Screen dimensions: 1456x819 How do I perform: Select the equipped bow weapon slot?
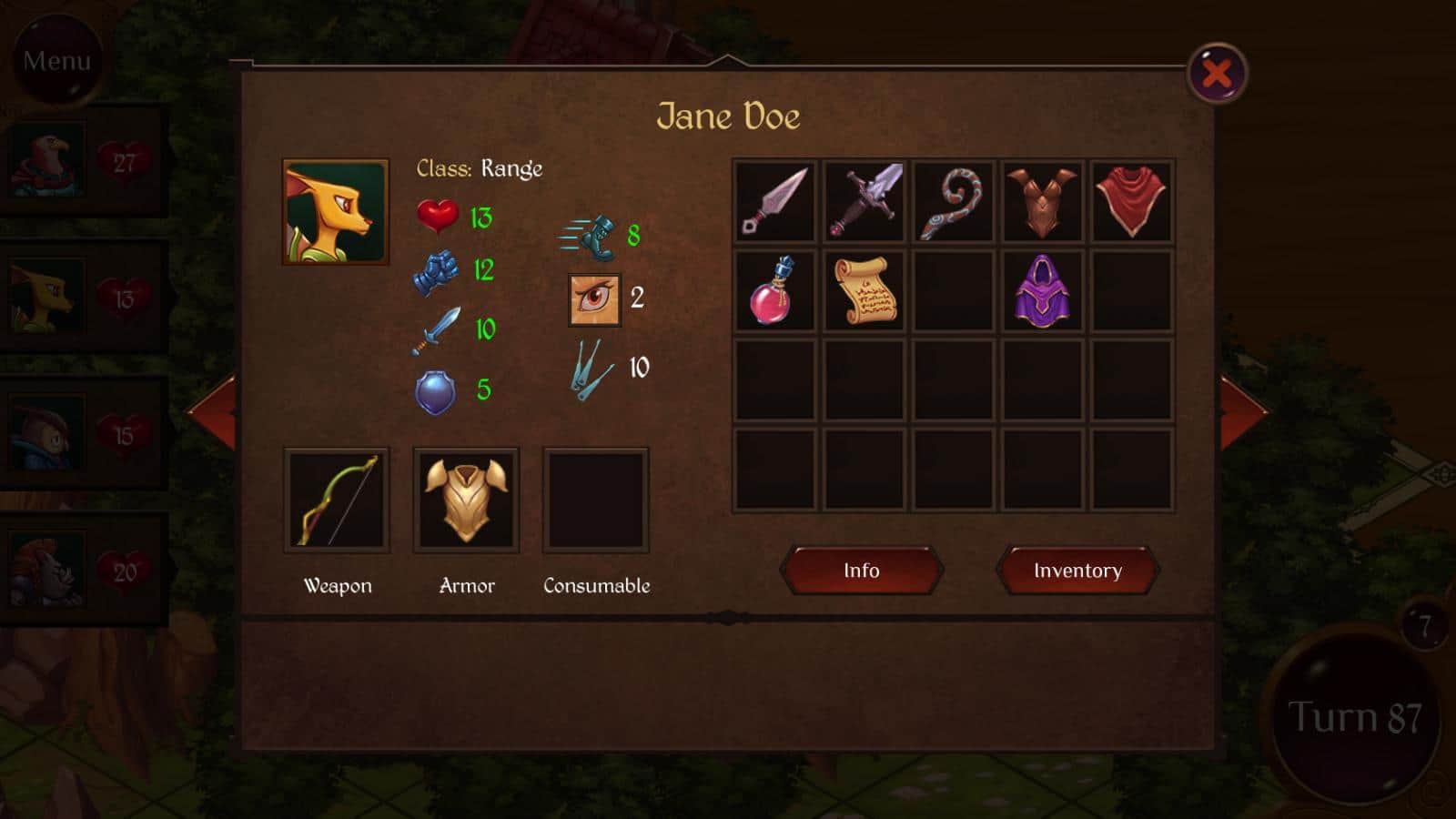click(x=337, y=500)
